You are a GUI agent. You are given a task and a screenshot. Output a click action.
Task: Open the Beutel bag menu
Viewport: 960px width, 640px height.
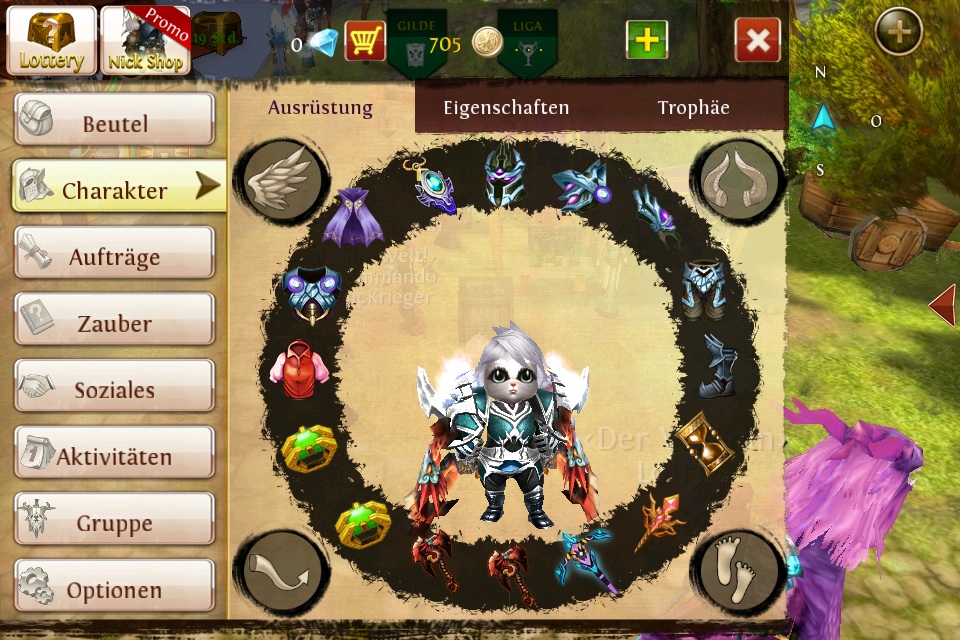point(114,124)
